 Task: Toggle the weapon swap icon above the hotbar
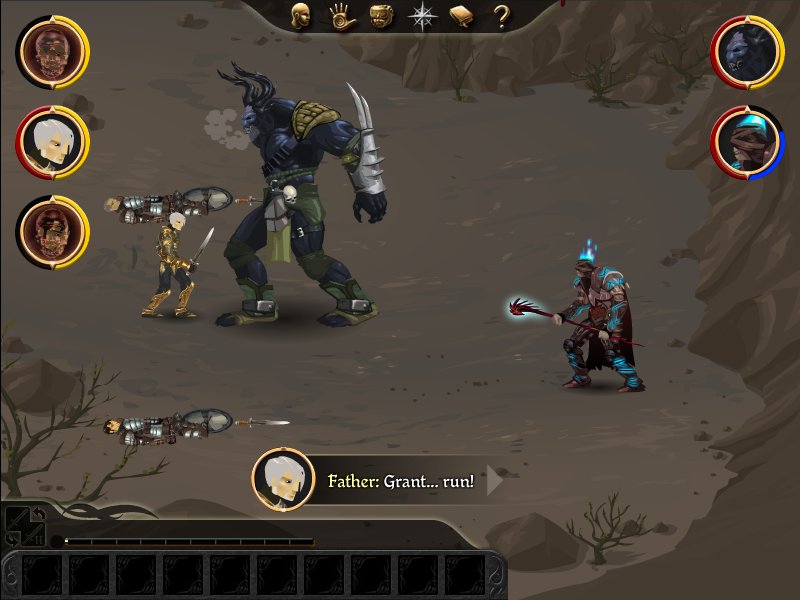[24, 526]
